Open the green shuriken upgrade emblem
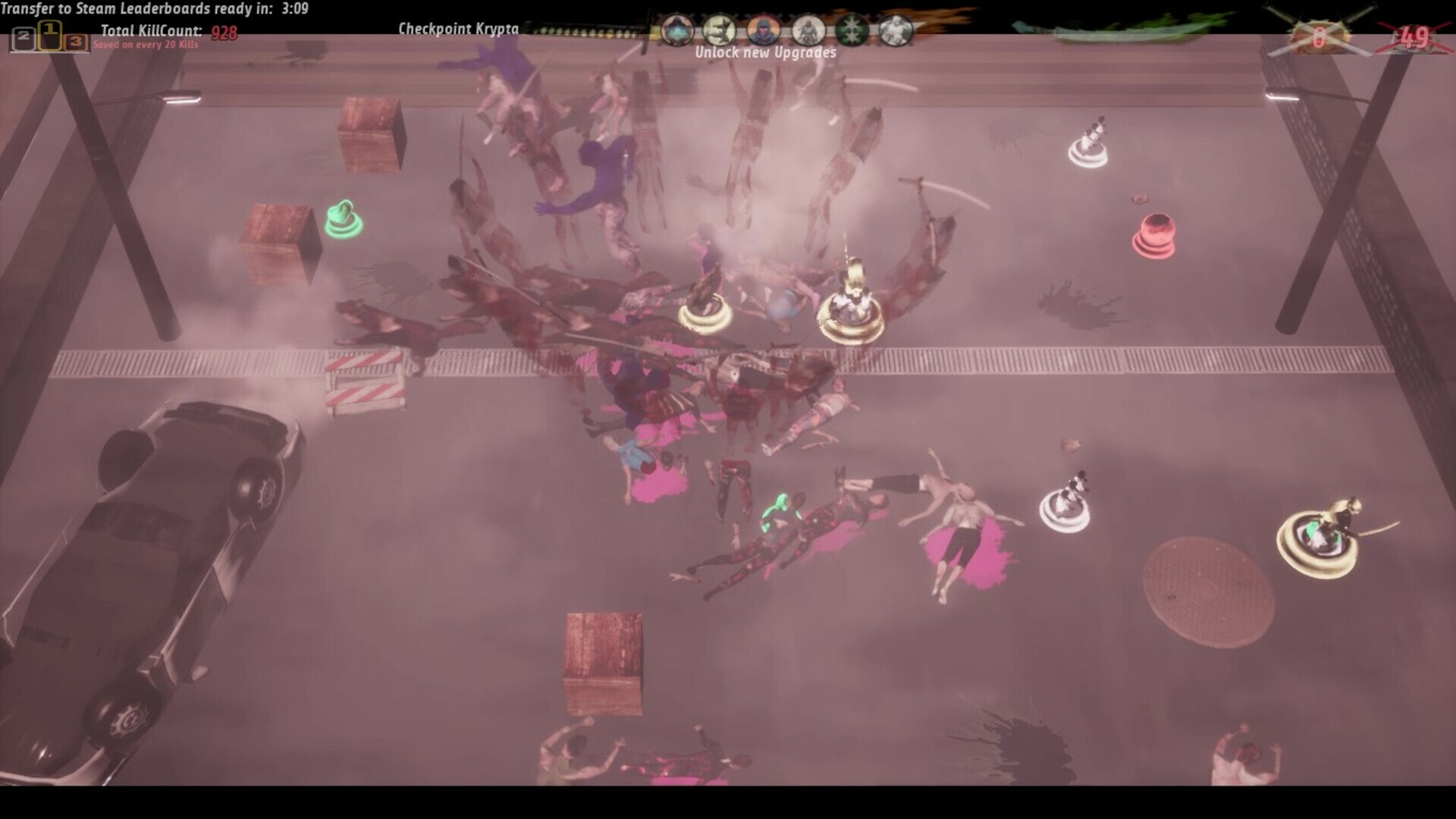1456x819 pixels. pos(851,30)
